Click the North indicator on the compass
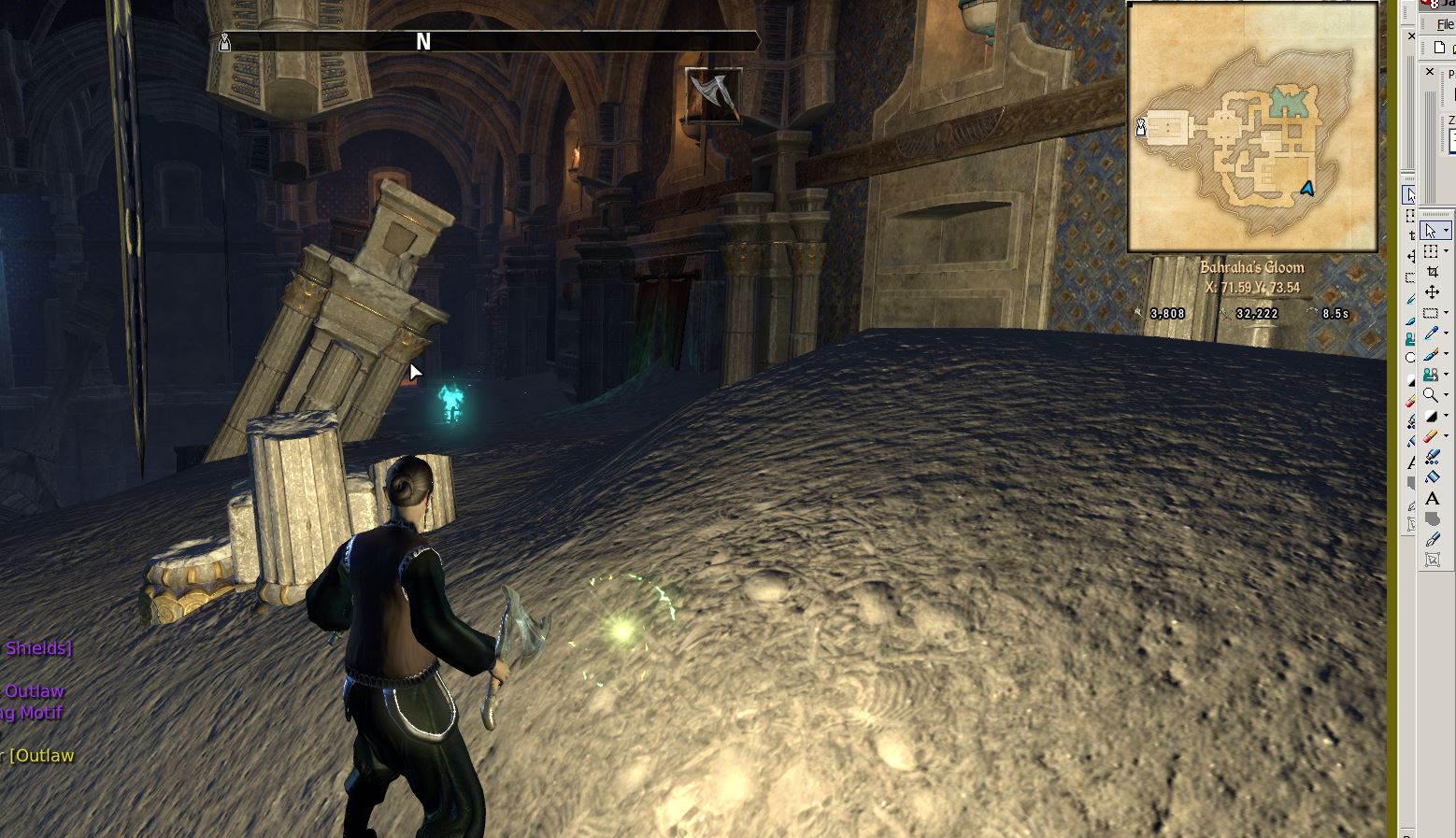 (x=423, y=42)
